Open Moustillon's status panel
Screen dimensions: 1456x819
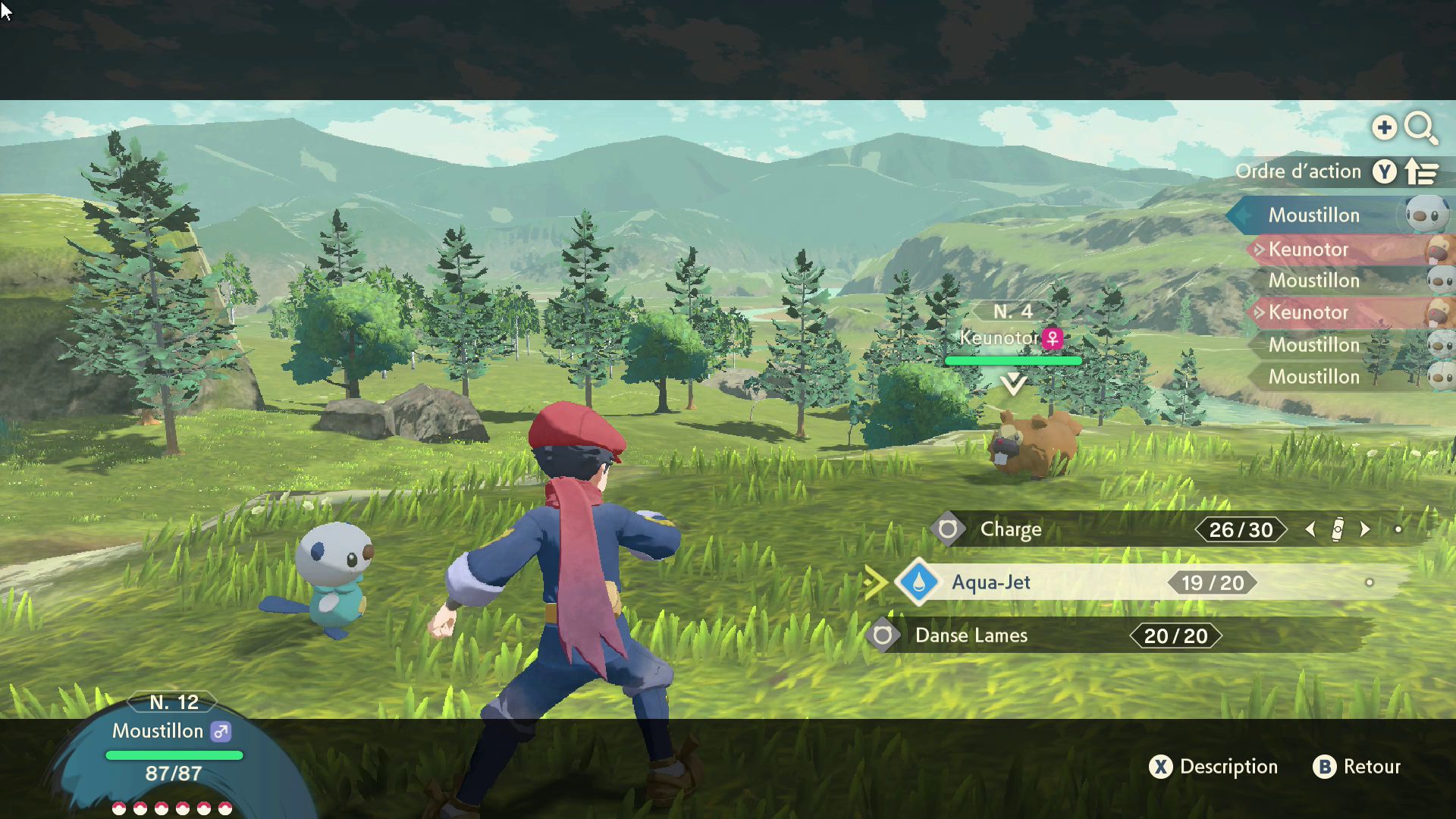[173, 739]
